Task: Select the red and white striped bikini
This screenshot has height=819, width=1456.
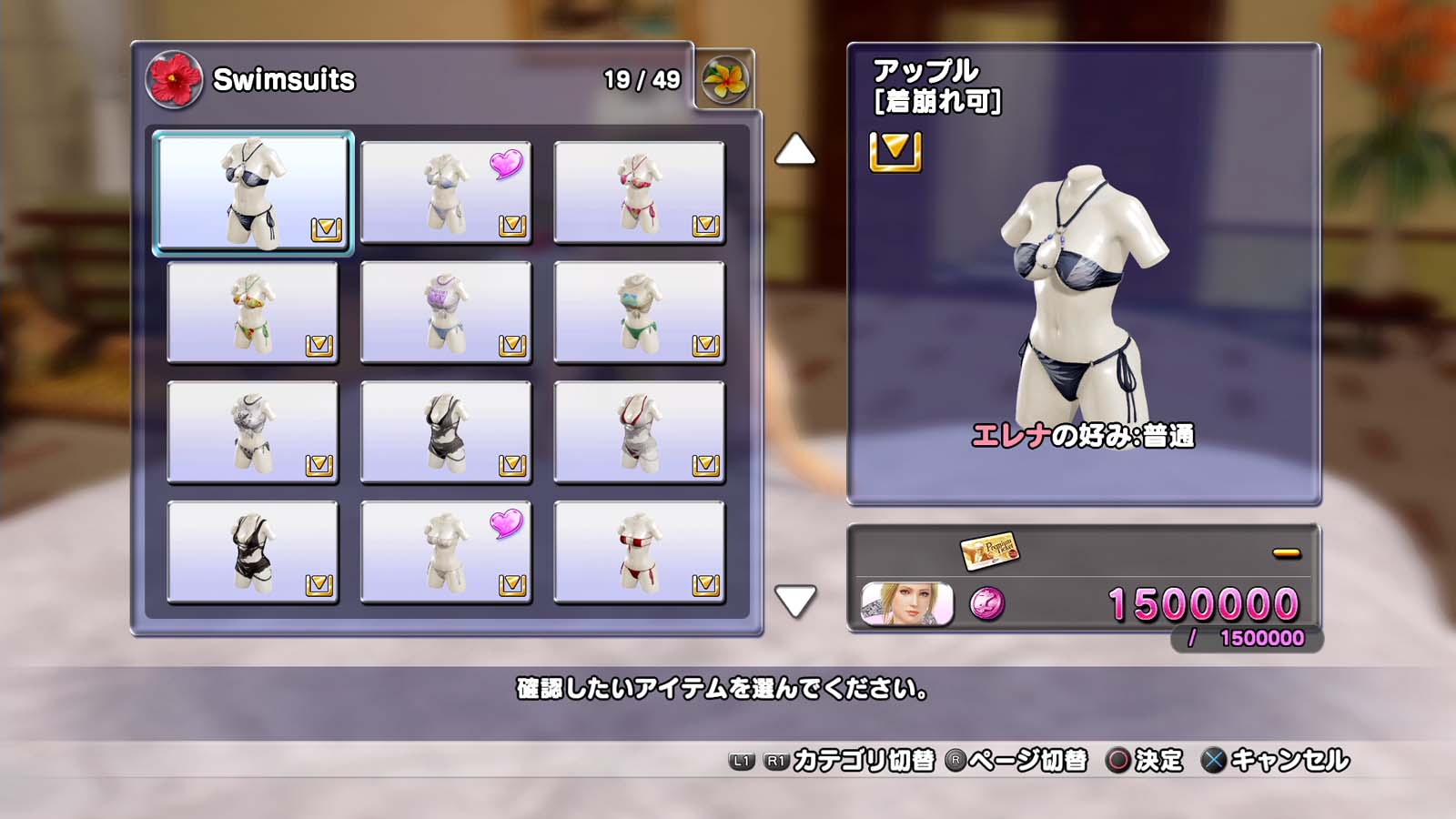Action: (639, 551)
